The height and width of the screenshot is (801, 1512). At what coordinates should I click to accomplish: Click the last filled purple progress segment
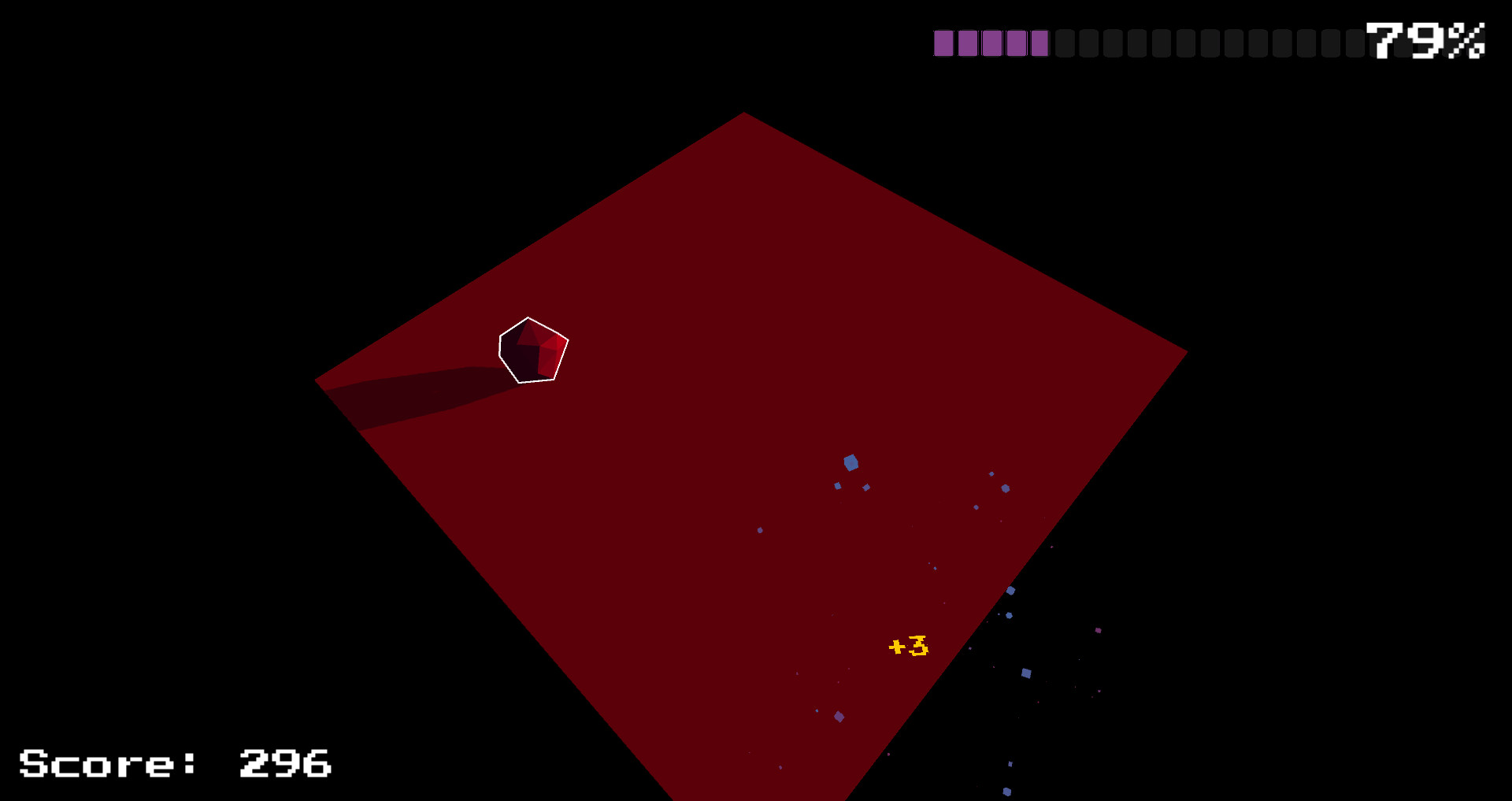point(1040,45)
